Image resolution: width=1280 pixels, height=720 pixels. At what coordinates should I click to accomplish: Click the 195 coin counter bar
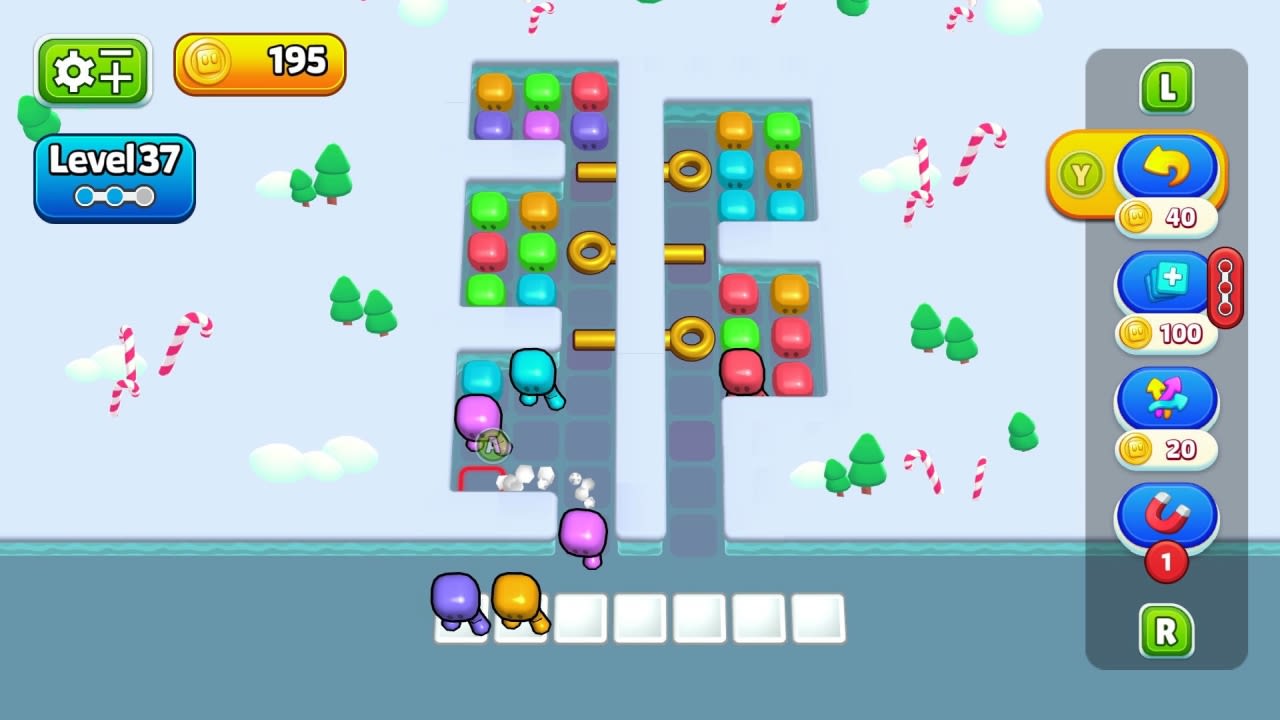259,62
